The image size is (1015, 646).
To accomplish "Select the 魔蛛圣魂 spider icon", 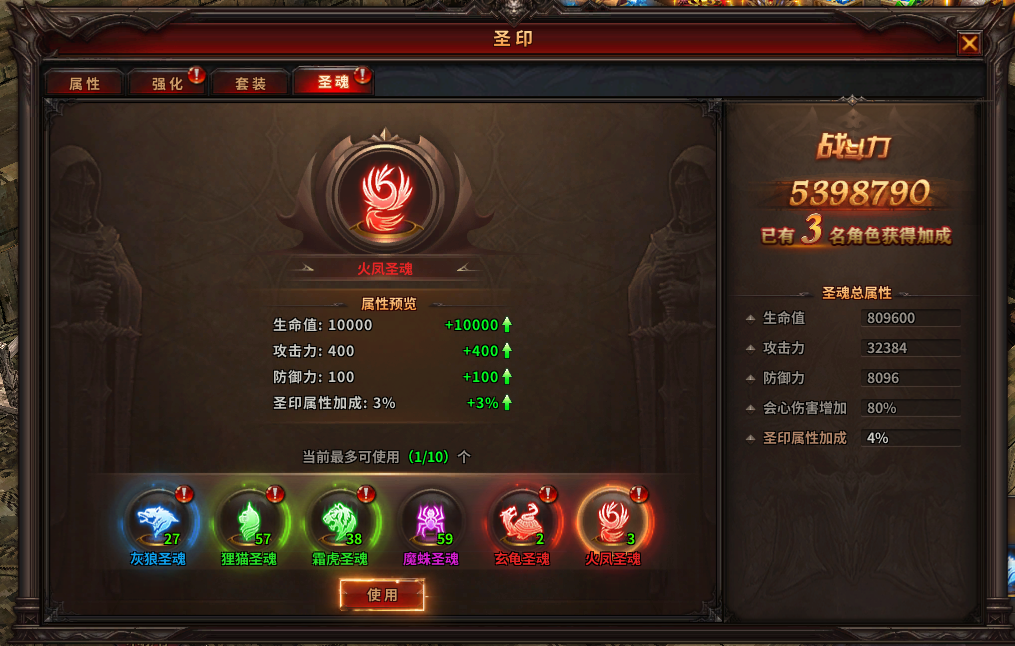I will pos(433,520).
